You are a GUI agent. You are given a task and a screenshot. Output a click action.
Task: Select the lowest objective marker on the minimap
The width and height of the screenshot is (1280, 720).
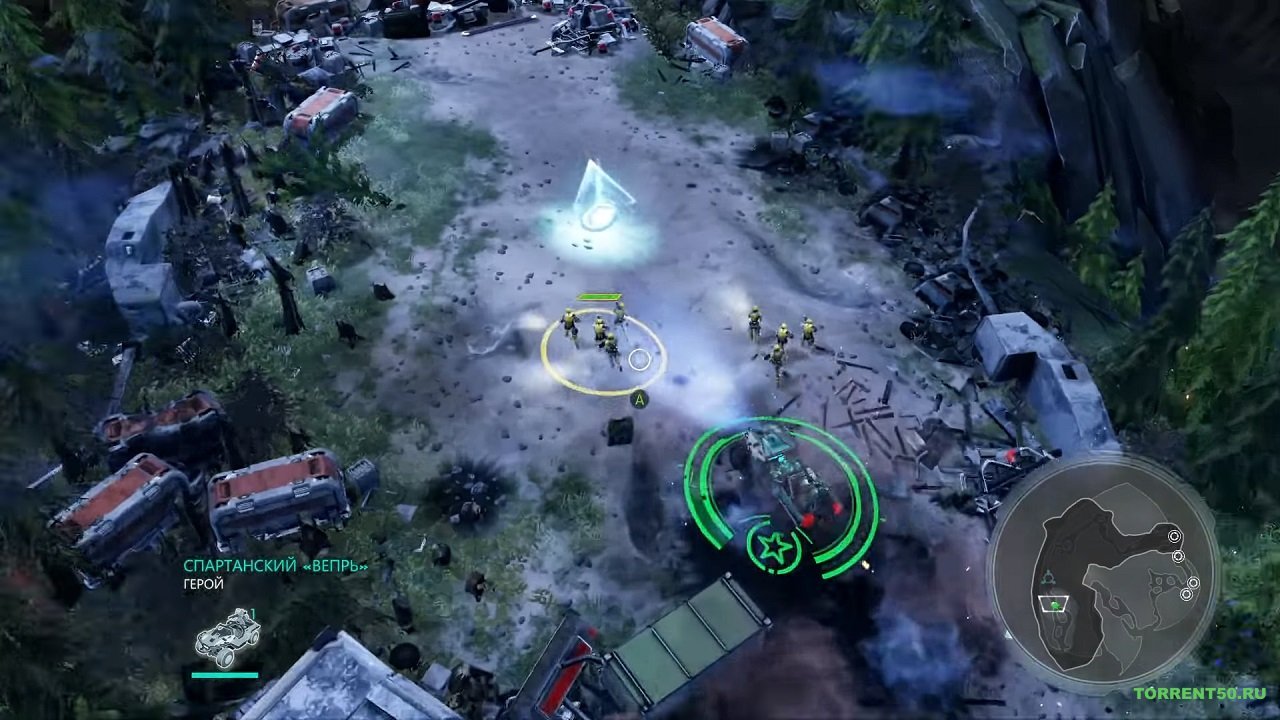click(x=1187, y=593)
